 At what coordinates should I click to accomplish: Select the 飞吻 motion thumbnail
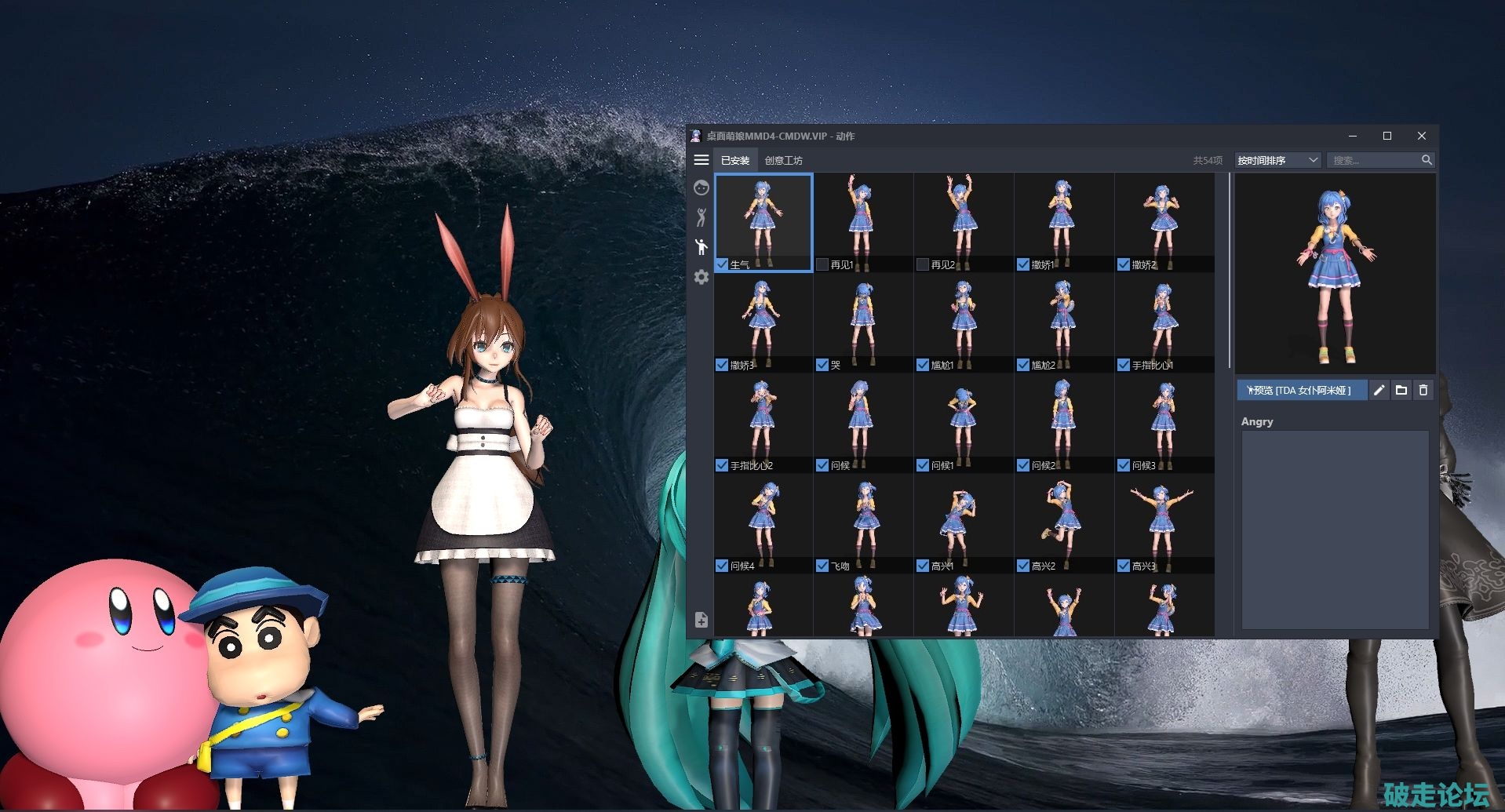(x=863, y=518)
